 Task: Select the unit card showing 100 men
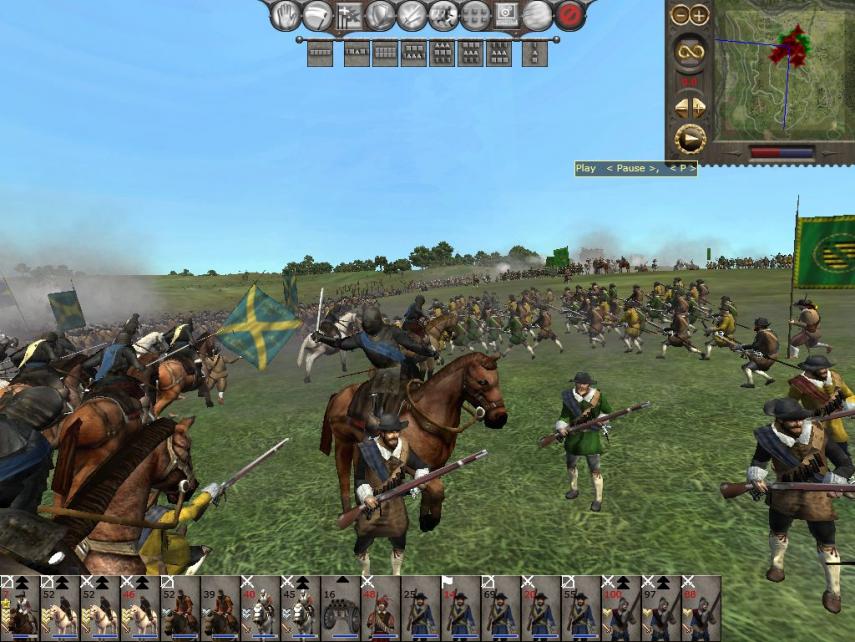tap(620, 607)
